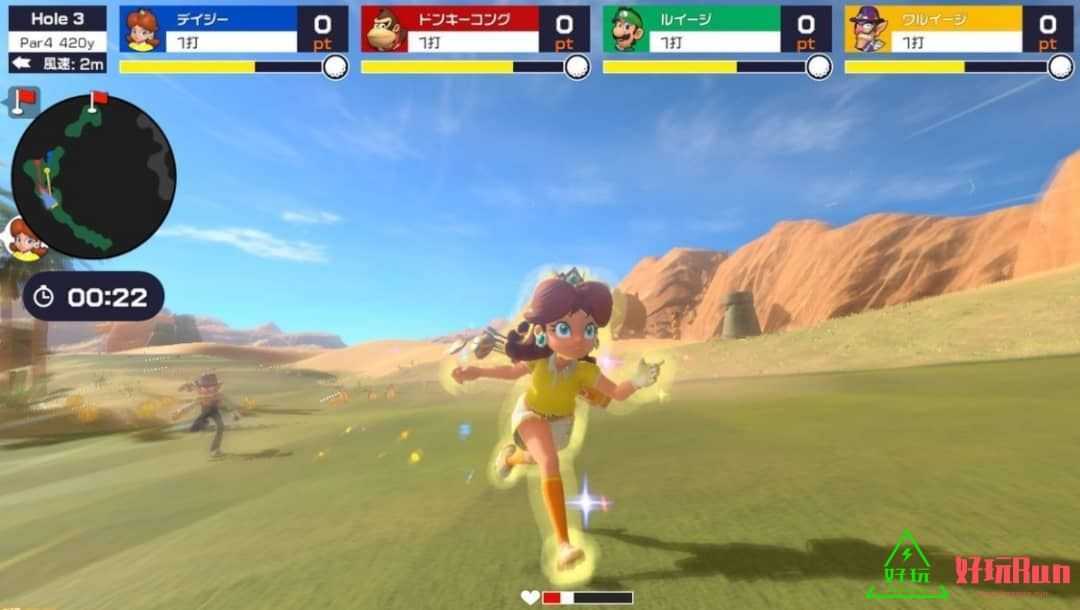Click the red flag icon beside minimap
Viewport: 1080px width, 610px height.
pyautogui.click(x=23, y=101)
